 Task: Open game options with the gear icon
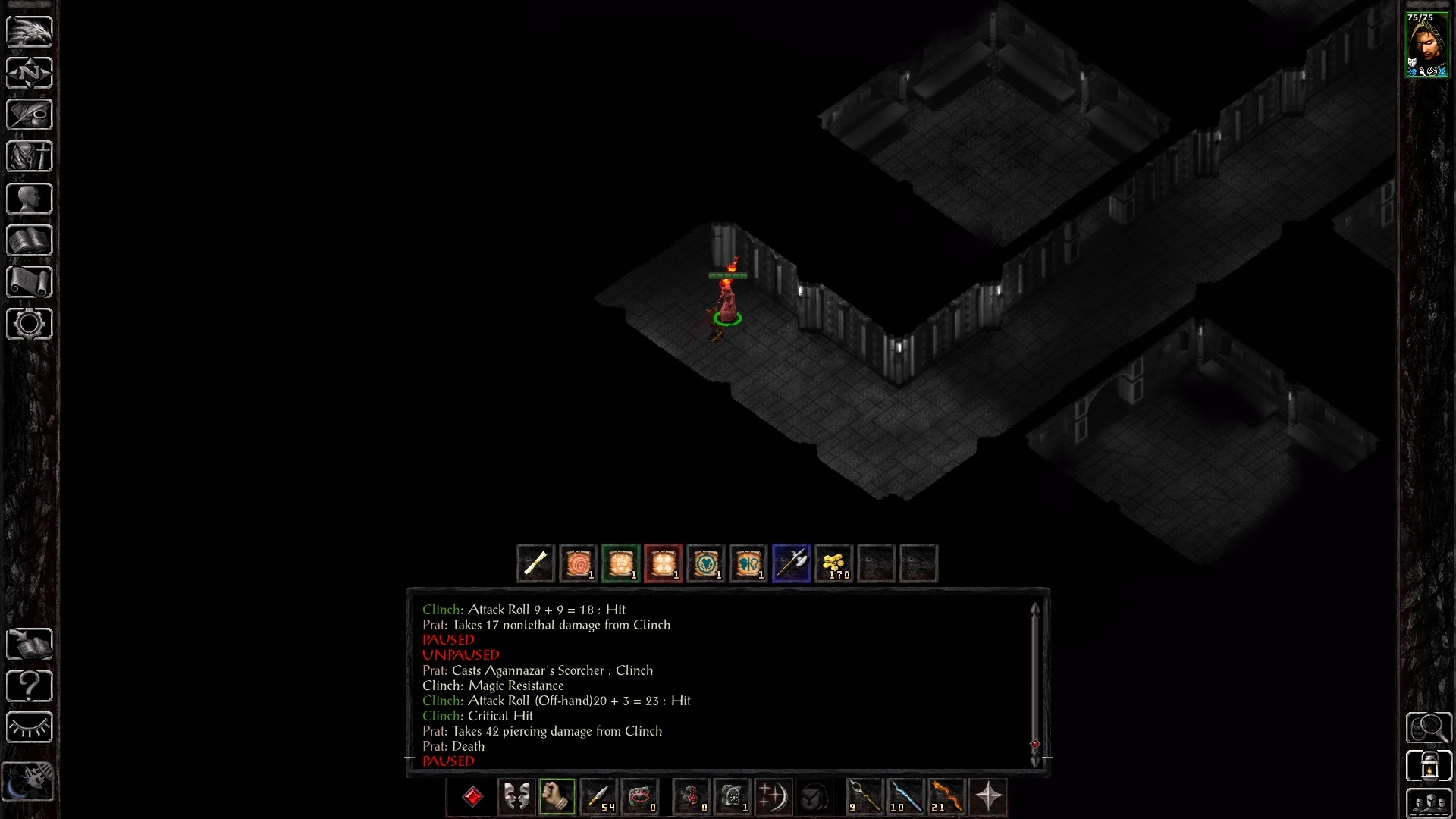30,324
